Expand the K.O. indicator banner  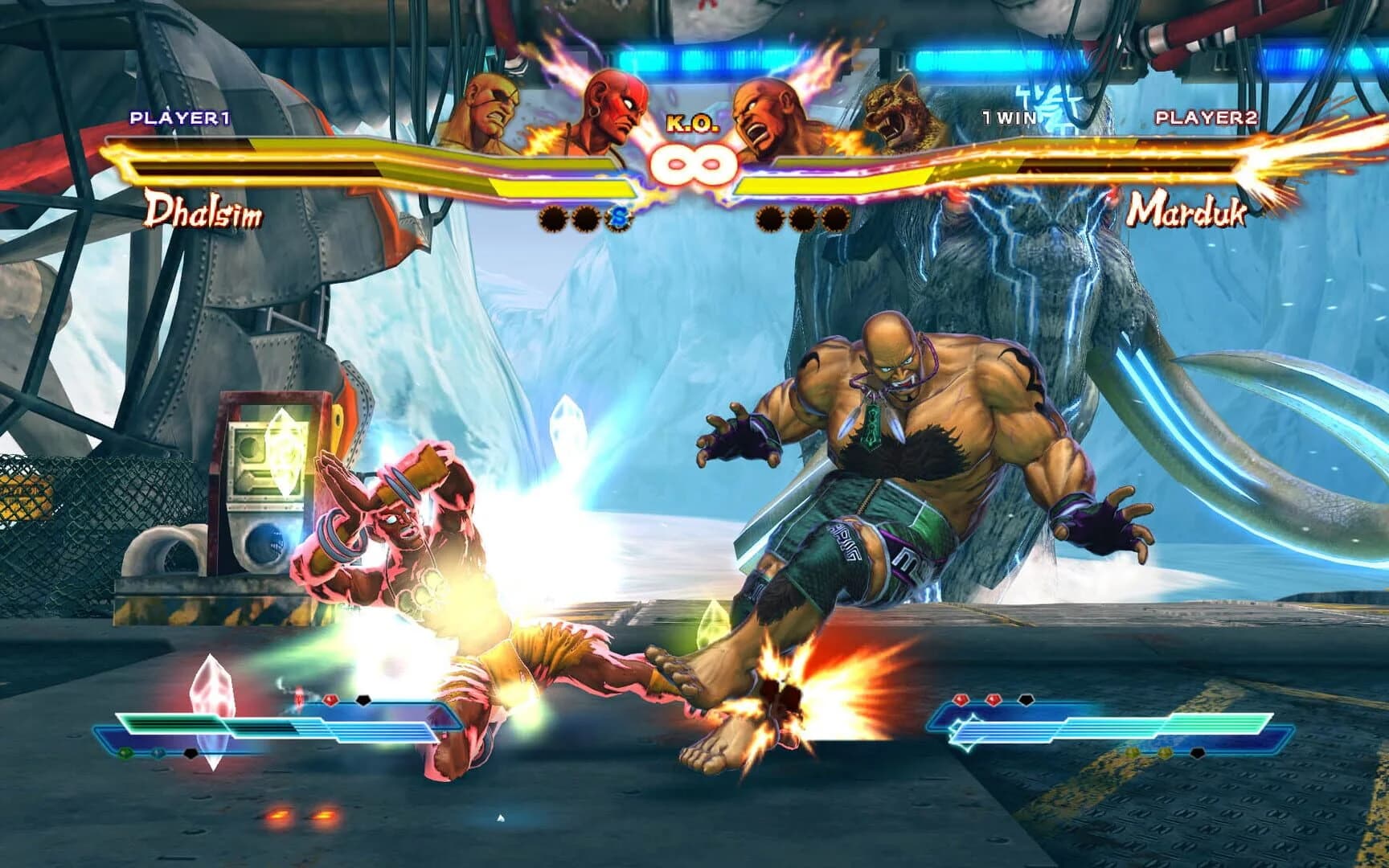click(692, 122)
